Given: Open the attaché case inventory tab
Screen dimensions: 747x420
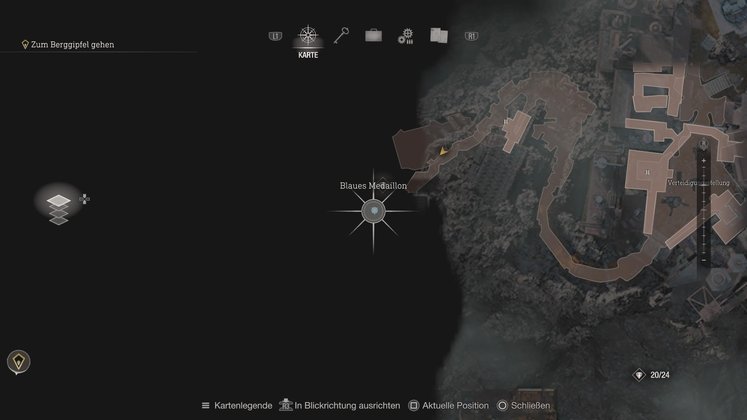Looking at the screenshot, I should coord(373,36).
